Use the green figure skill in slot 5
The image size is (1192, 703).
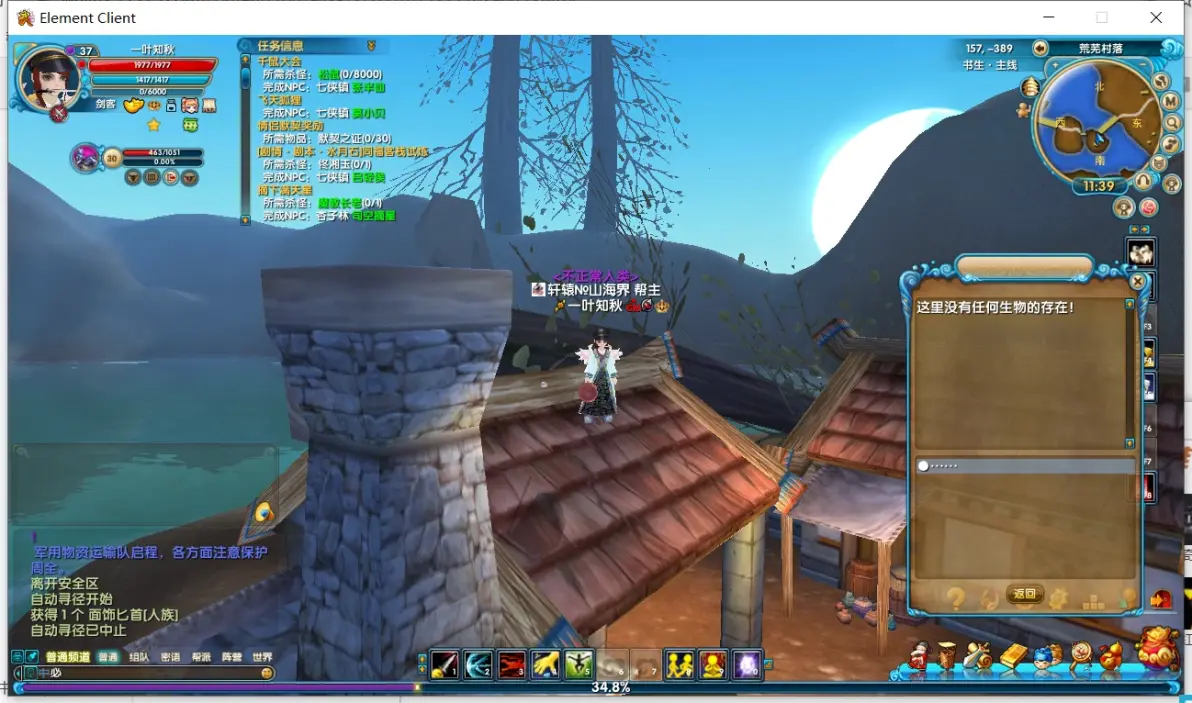(579, 663)
